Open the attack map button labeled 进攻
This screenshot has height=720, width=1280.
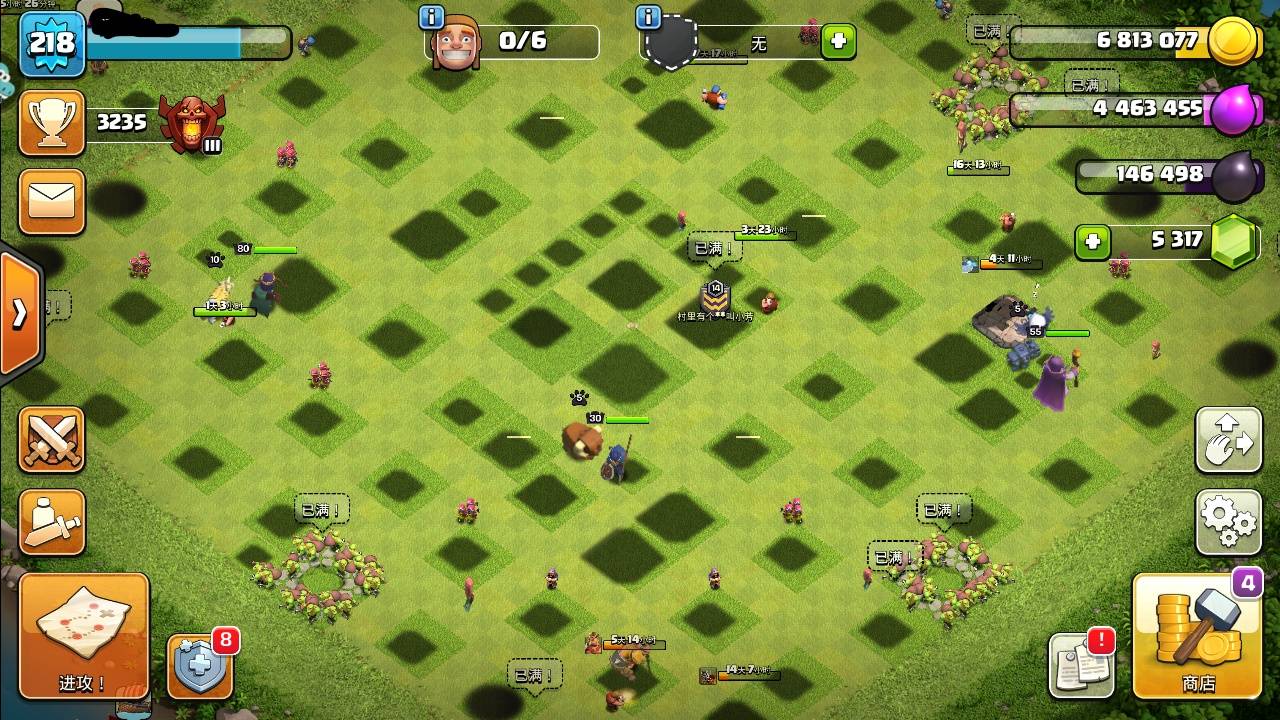(83, 635)
